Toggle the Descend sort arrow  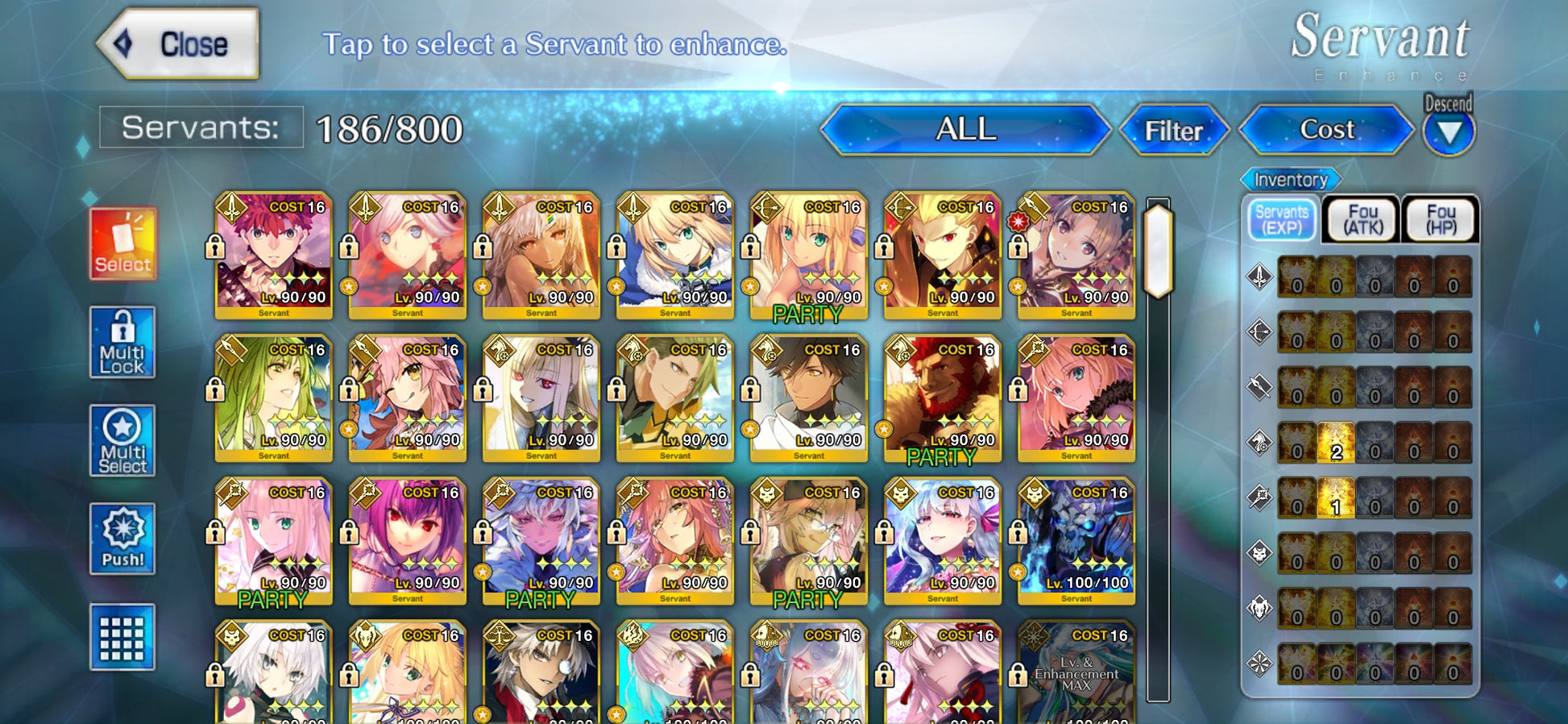click(x=1449, y=131)
